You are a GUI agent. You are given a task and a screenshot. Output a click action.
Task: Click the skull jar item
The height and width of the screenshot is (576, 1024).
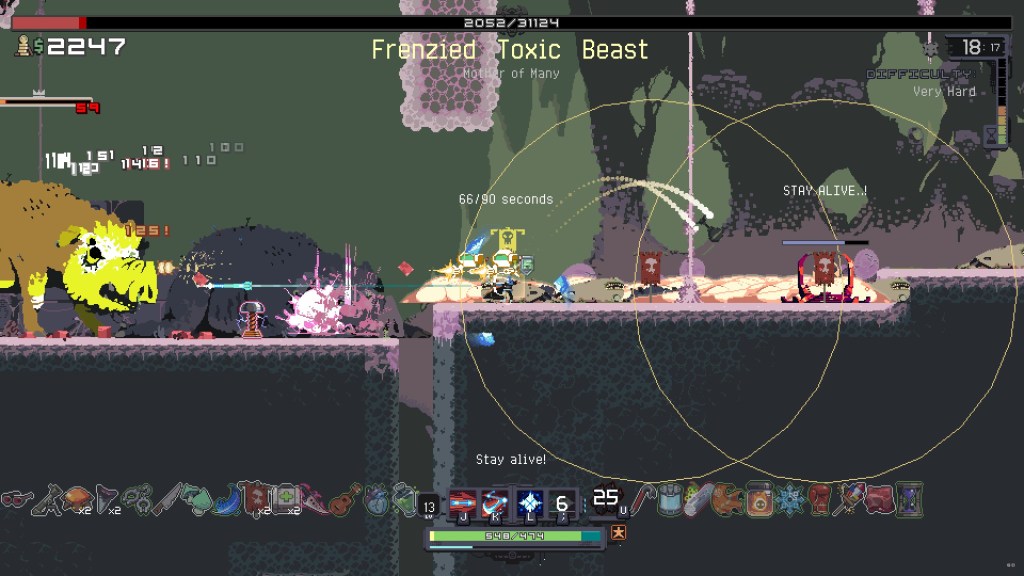760,498
